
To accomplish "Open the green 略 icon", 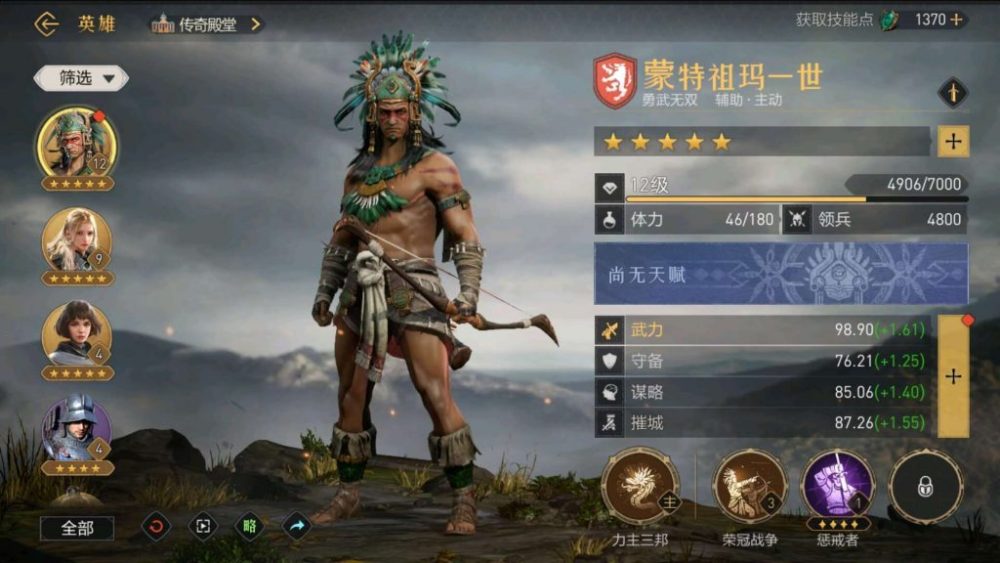I will point(250,526).
